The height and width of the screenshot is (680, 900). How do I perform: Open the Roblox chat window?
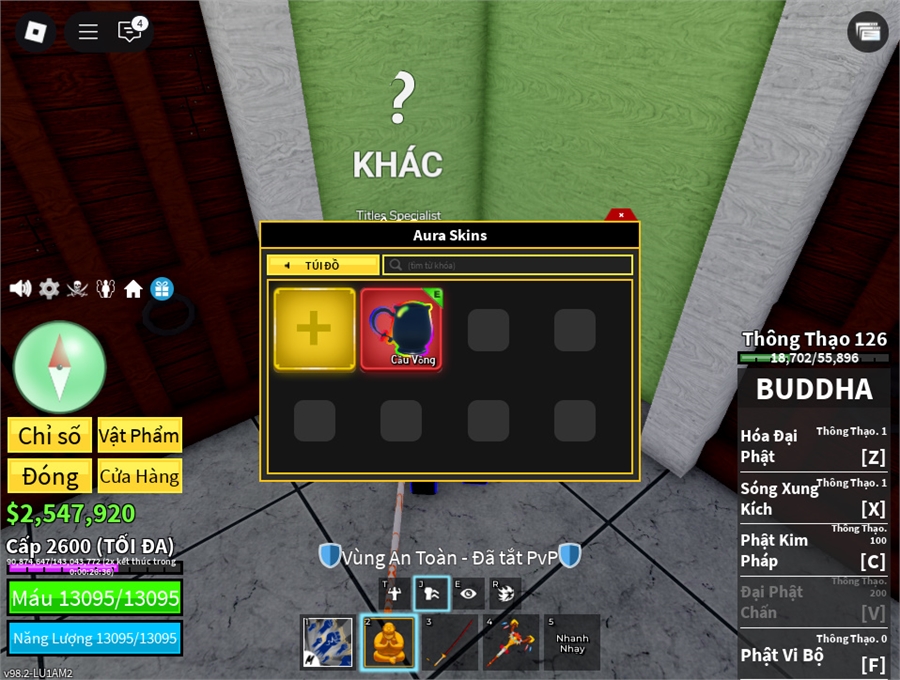coord(129,31)
